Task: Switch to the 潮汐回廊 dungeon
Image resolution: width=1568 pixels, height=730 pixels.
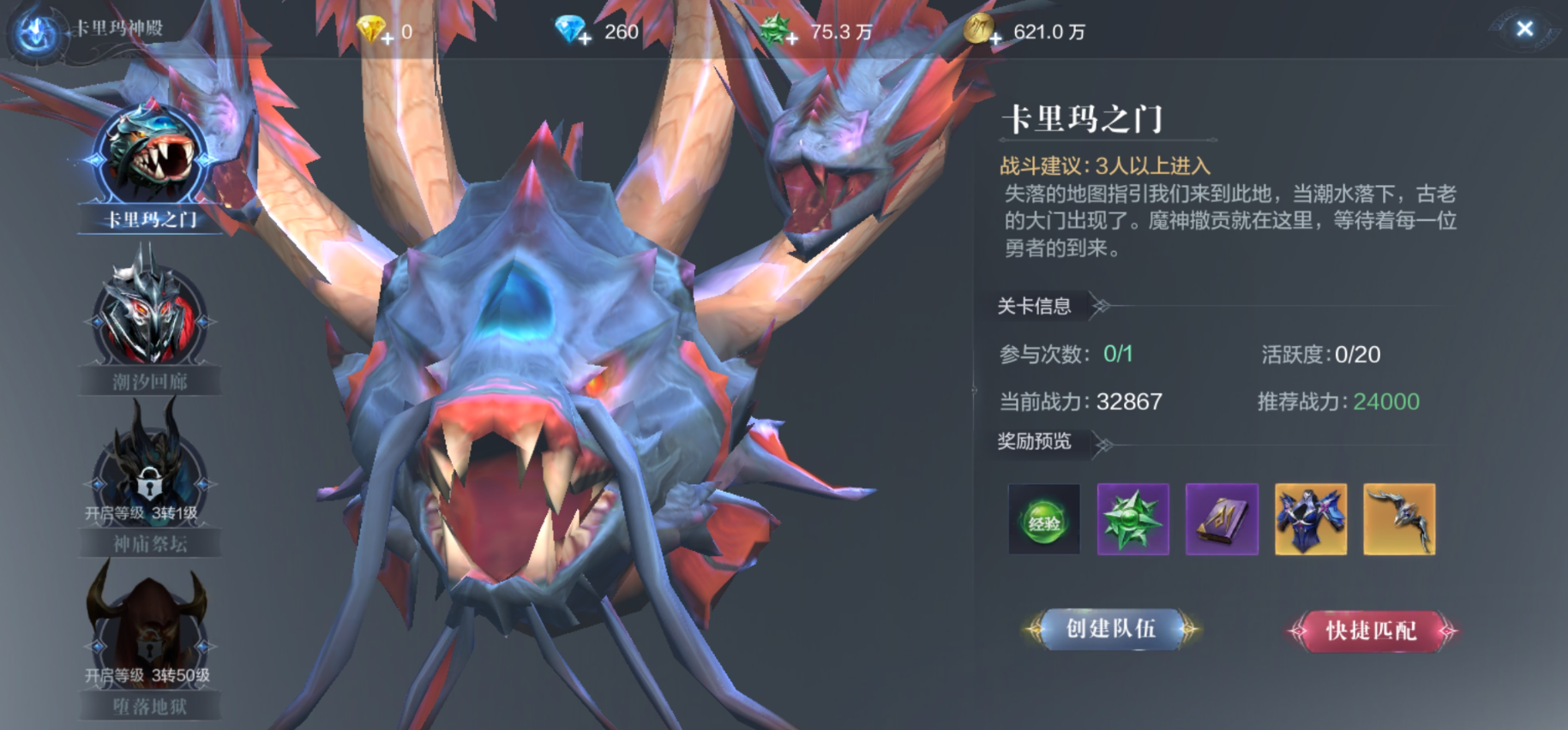Action: pos(150,321)
